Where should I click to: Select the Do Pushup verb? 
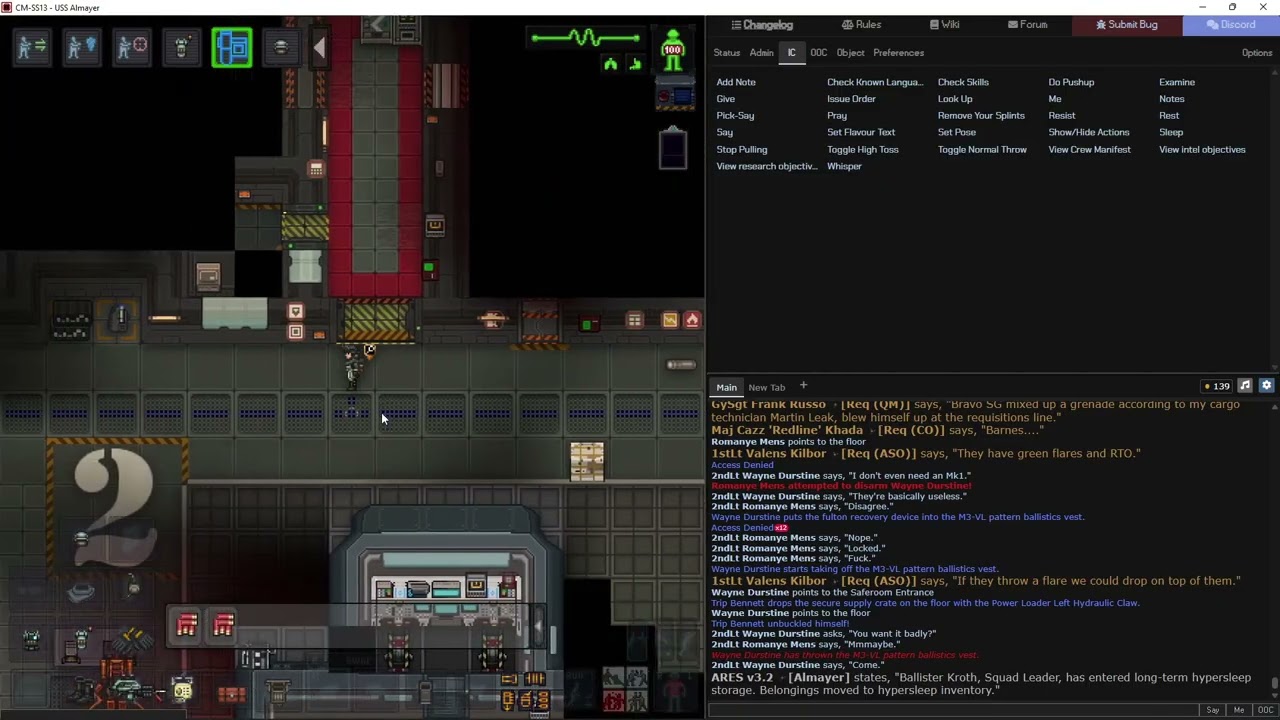point(1071,82)
